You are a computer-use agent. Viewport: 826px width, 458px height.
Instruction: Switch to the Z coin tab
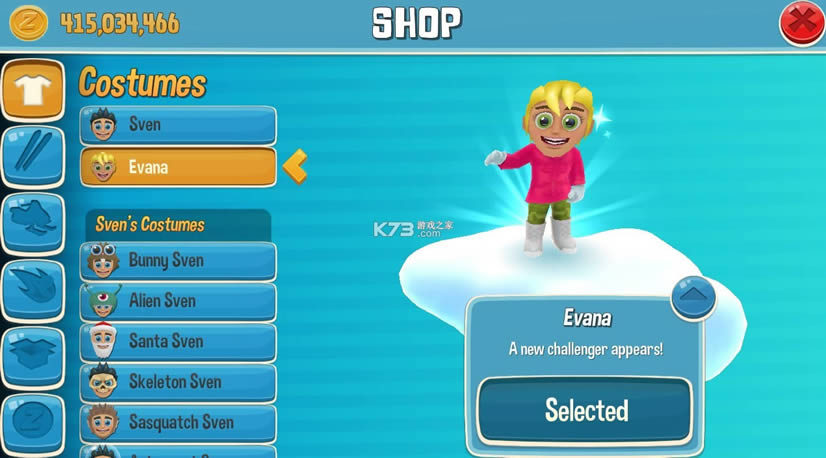point(32,420)
